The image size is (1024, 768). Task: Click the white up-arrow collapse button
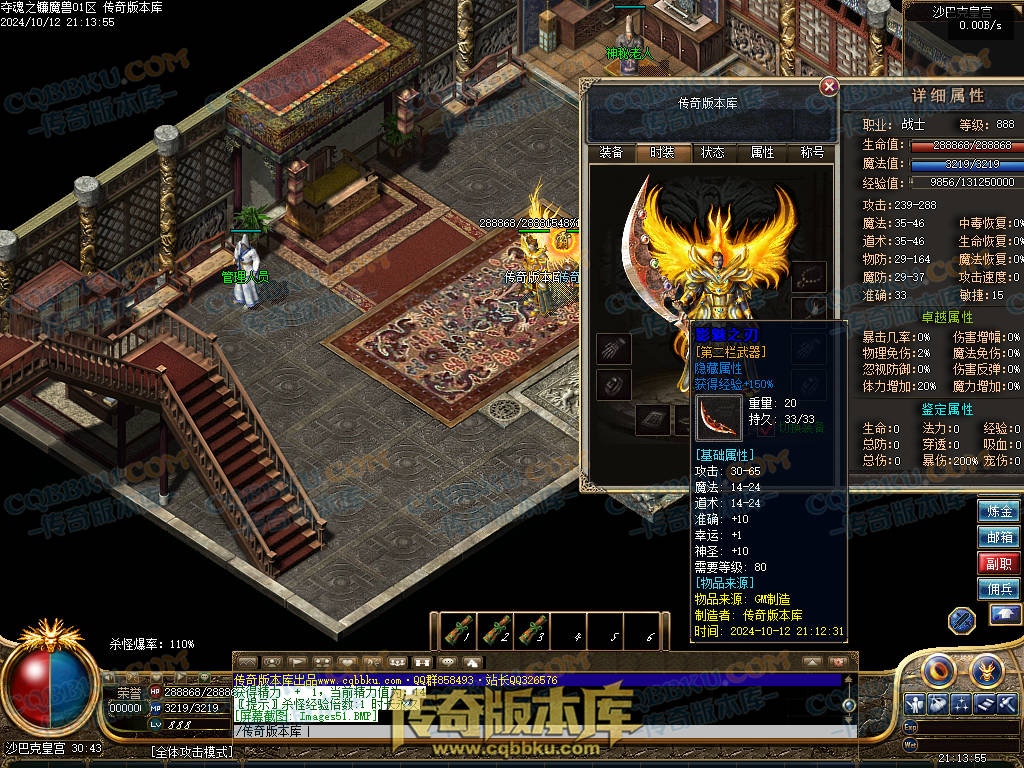click(1005, 615)
